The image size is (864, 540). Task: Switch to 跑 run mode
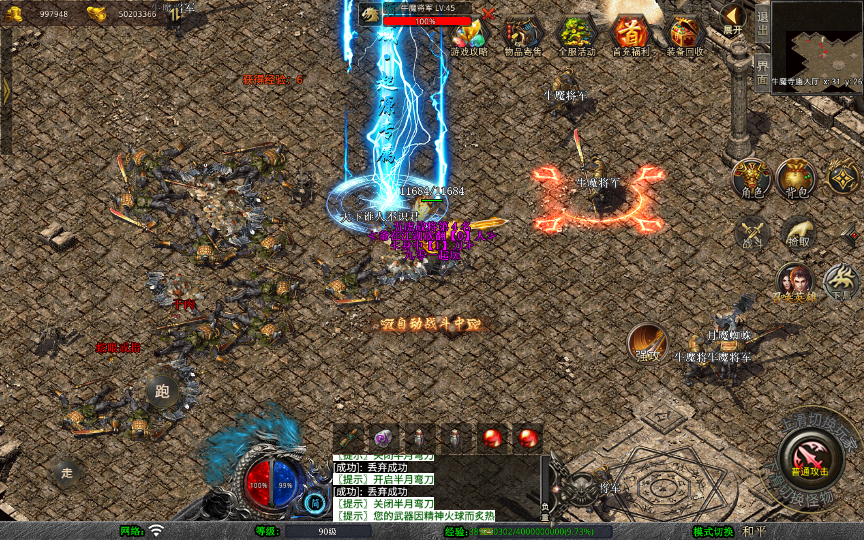pyautogui.click(x=162, y=390)
